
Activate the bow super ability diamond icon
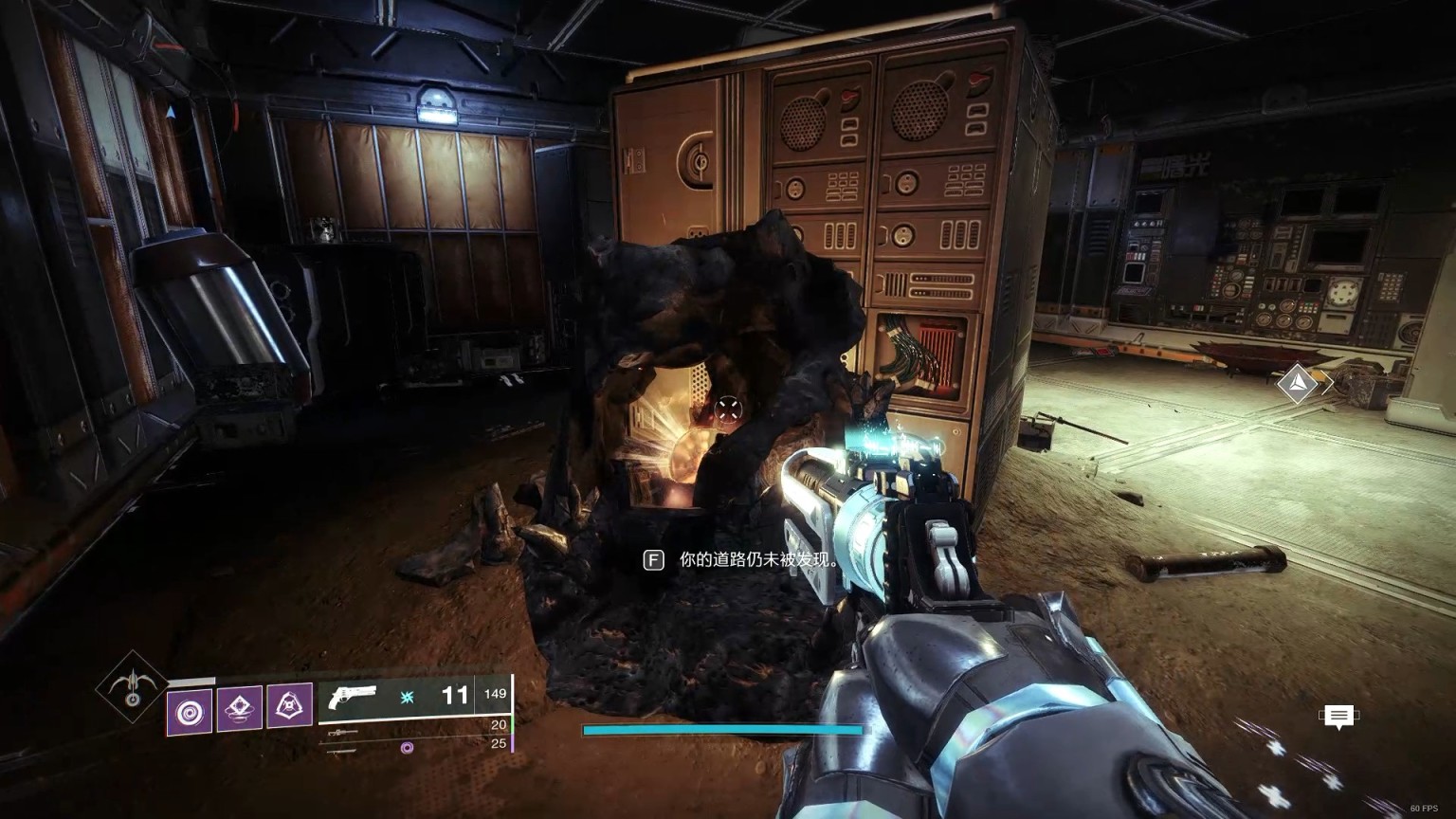132,686
